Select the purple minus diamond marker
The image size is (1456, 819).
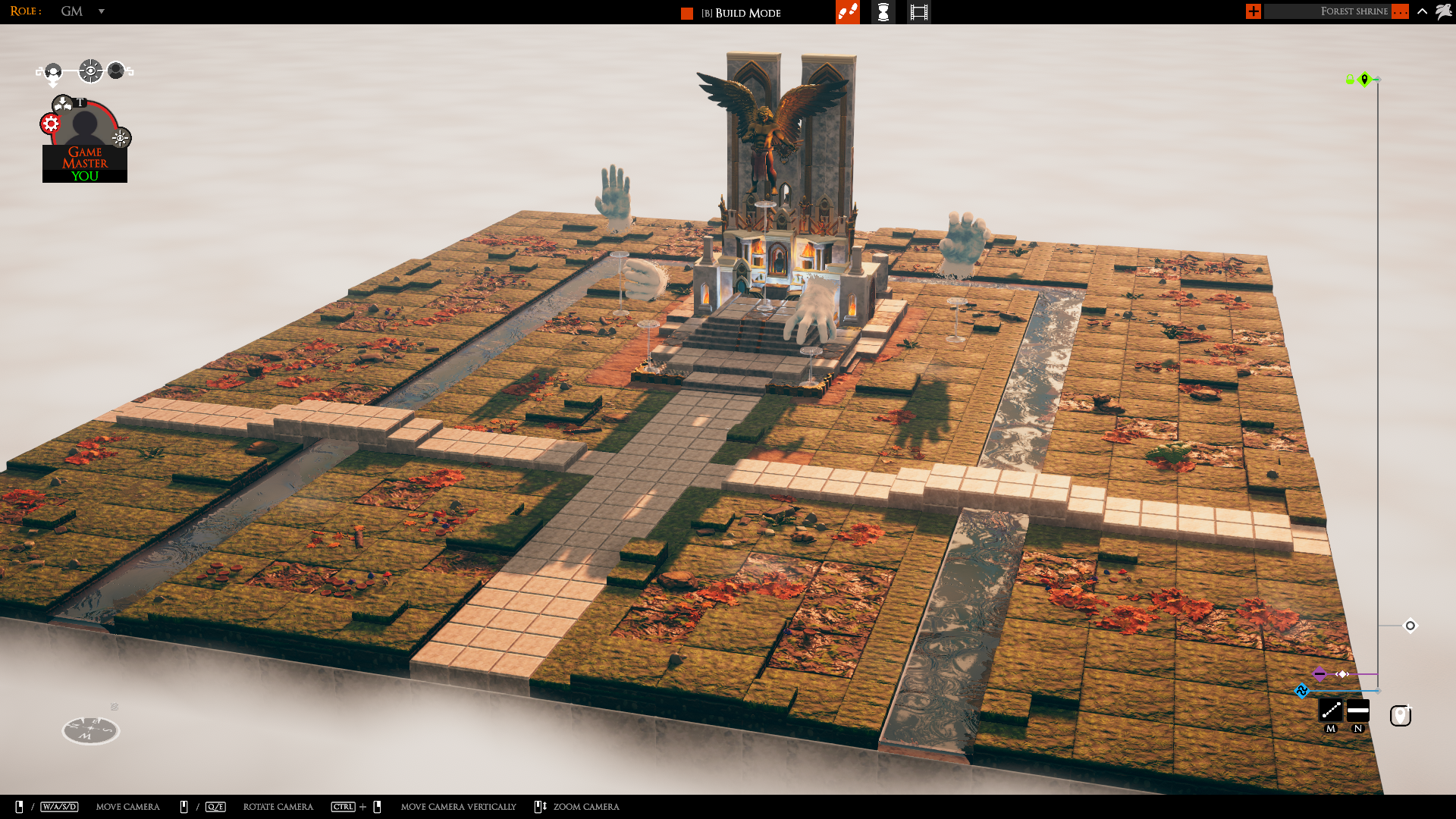pos(1319,674)
